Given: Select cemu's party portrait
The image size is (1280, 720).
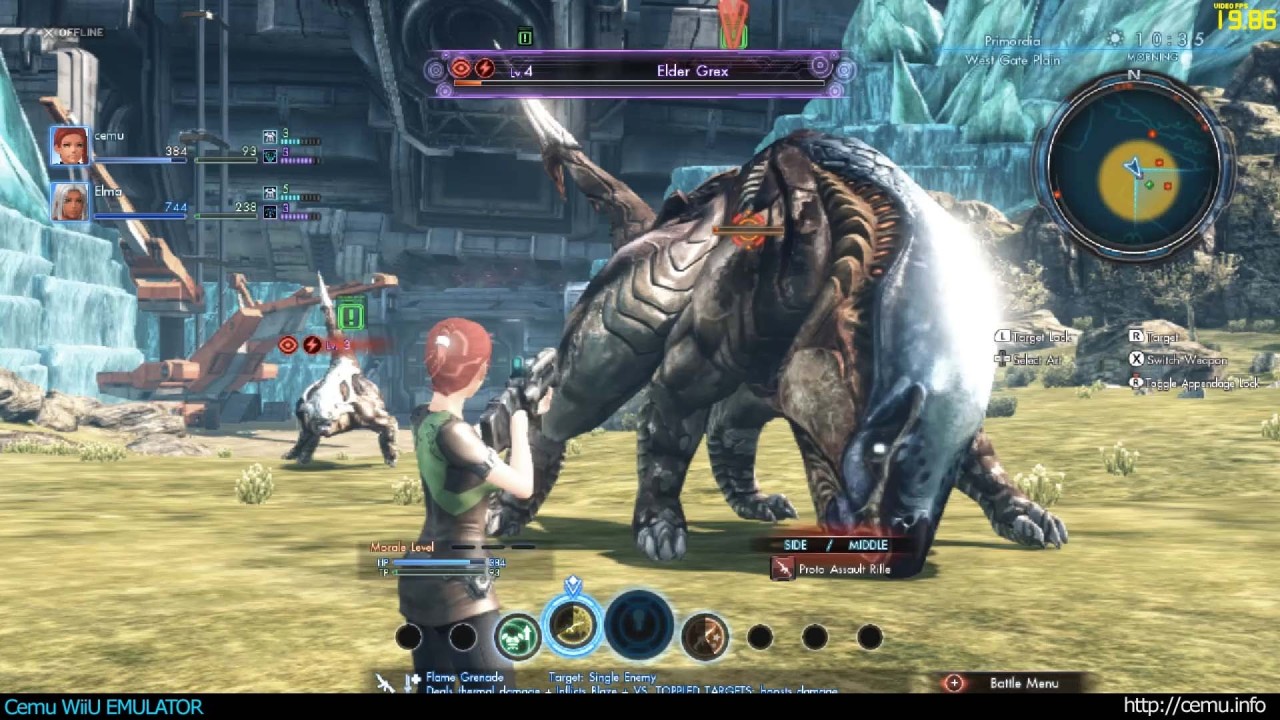Looking at the screenshot, I should [70, 146].
